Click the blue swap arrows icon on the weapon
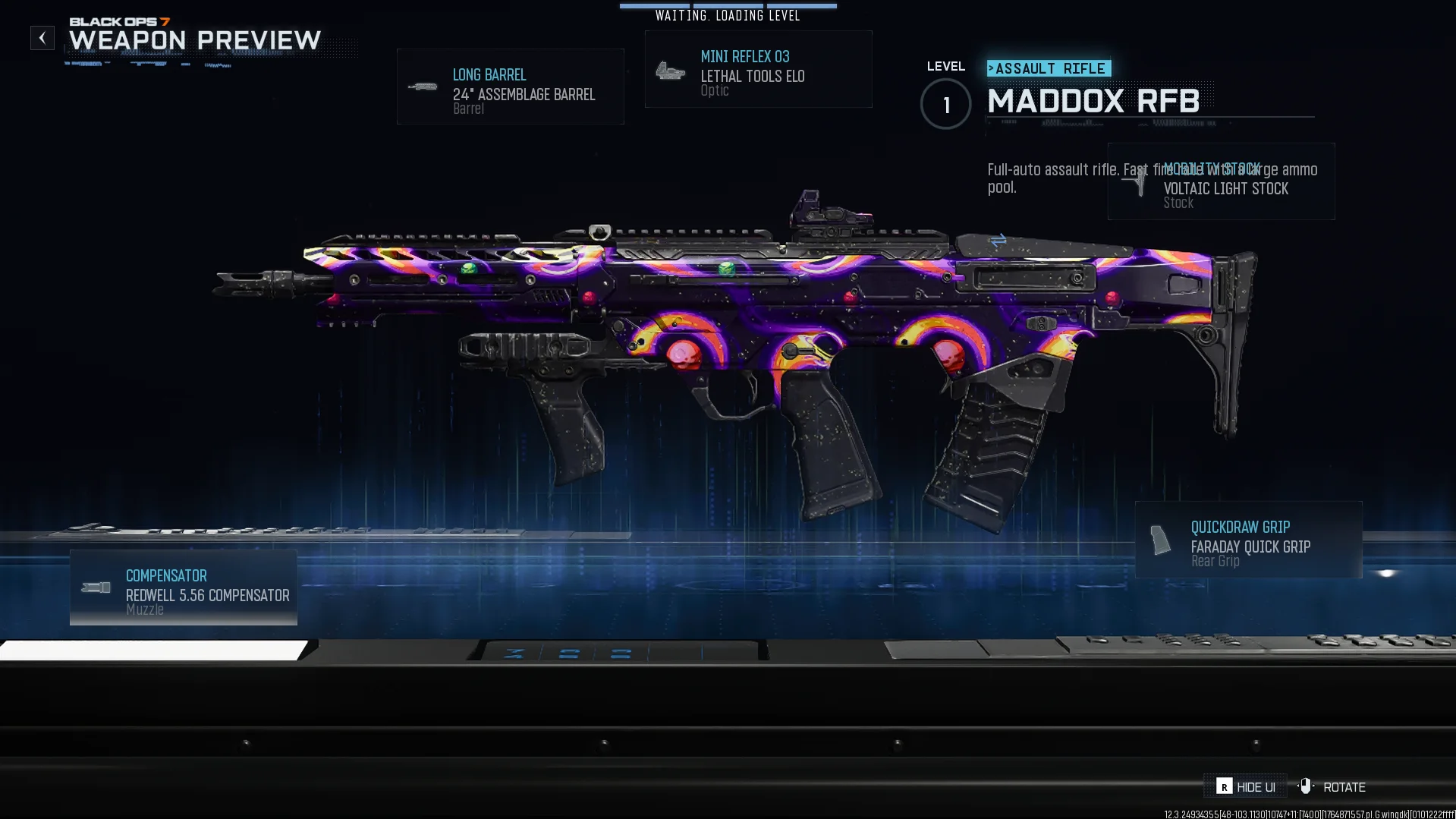This screenshot has width=1456, height=819. (997, 240)
